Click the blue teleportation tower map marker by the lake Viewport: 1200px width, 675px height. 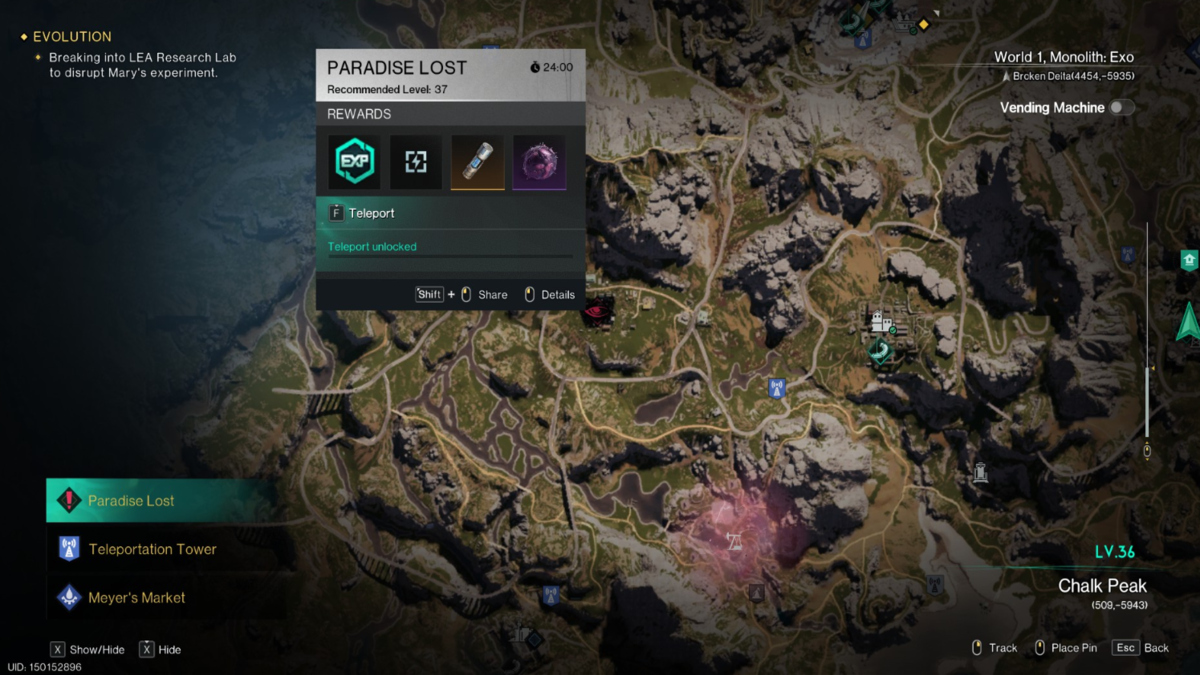coord(776,388)
